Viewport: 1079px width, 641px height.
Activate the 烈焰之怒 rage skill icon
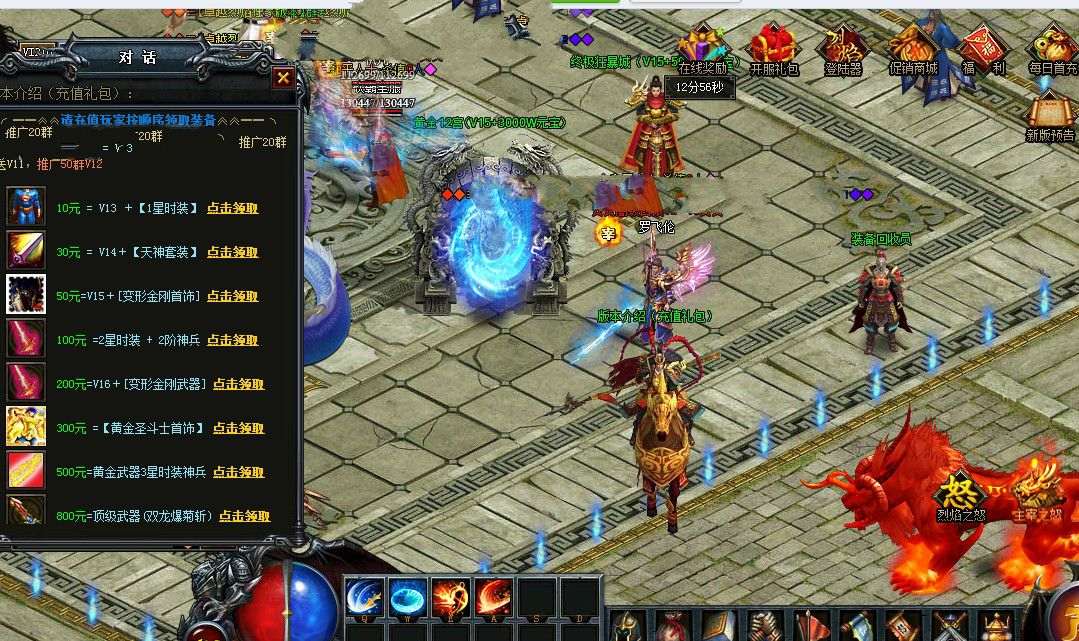[960, 493]
